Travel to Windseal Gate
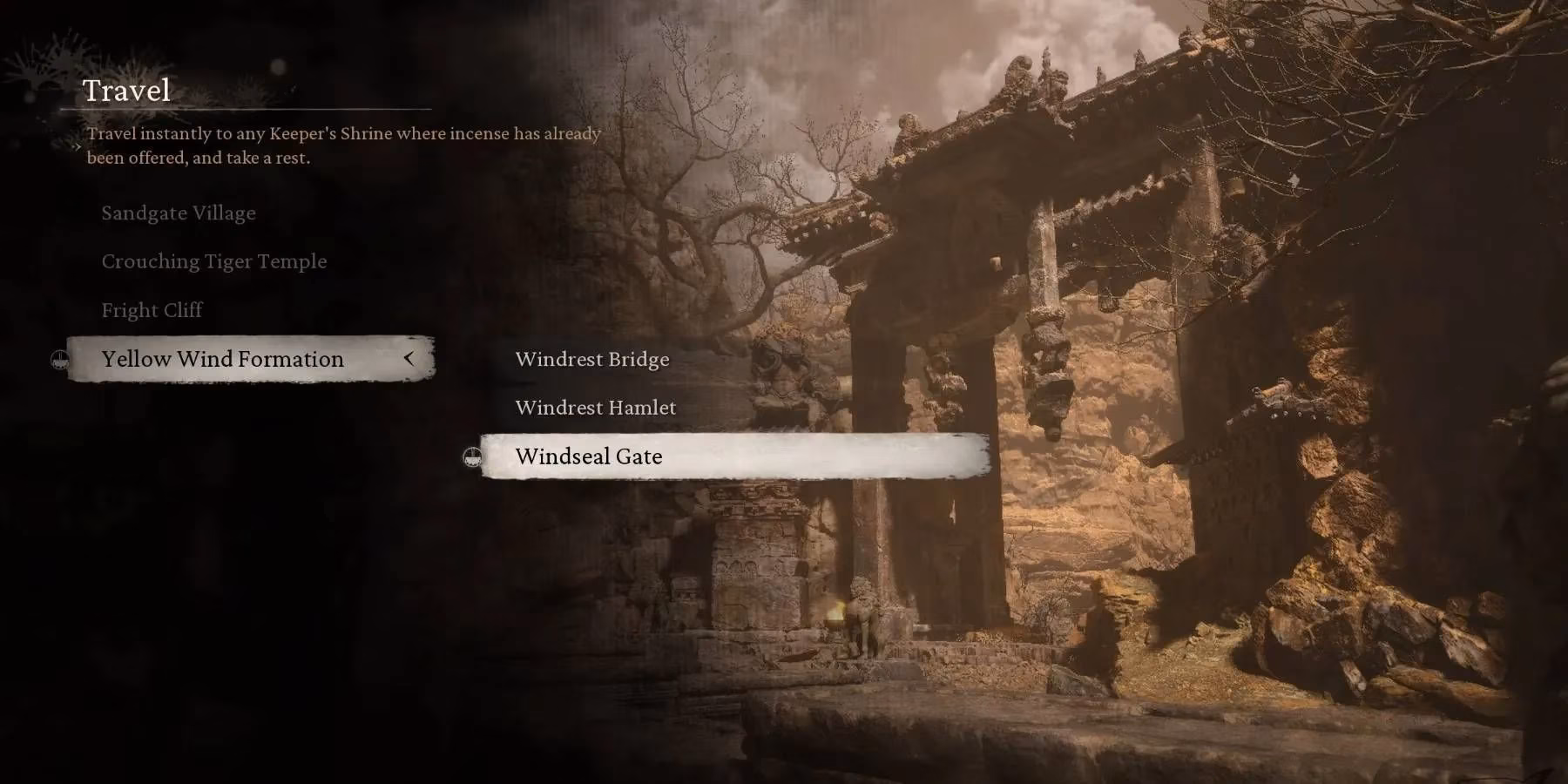This screenshot has height=784, width=1568. pos(590,456)
